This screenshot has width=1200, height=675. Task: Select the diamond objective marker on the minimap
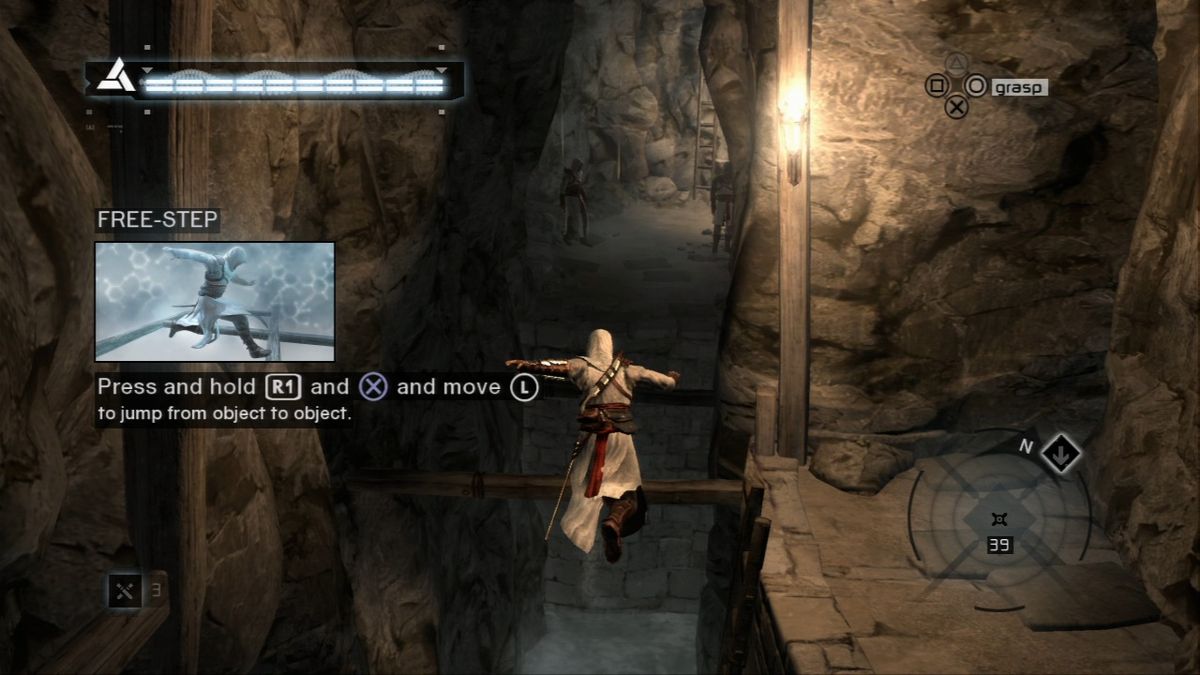pos(1059,455)
